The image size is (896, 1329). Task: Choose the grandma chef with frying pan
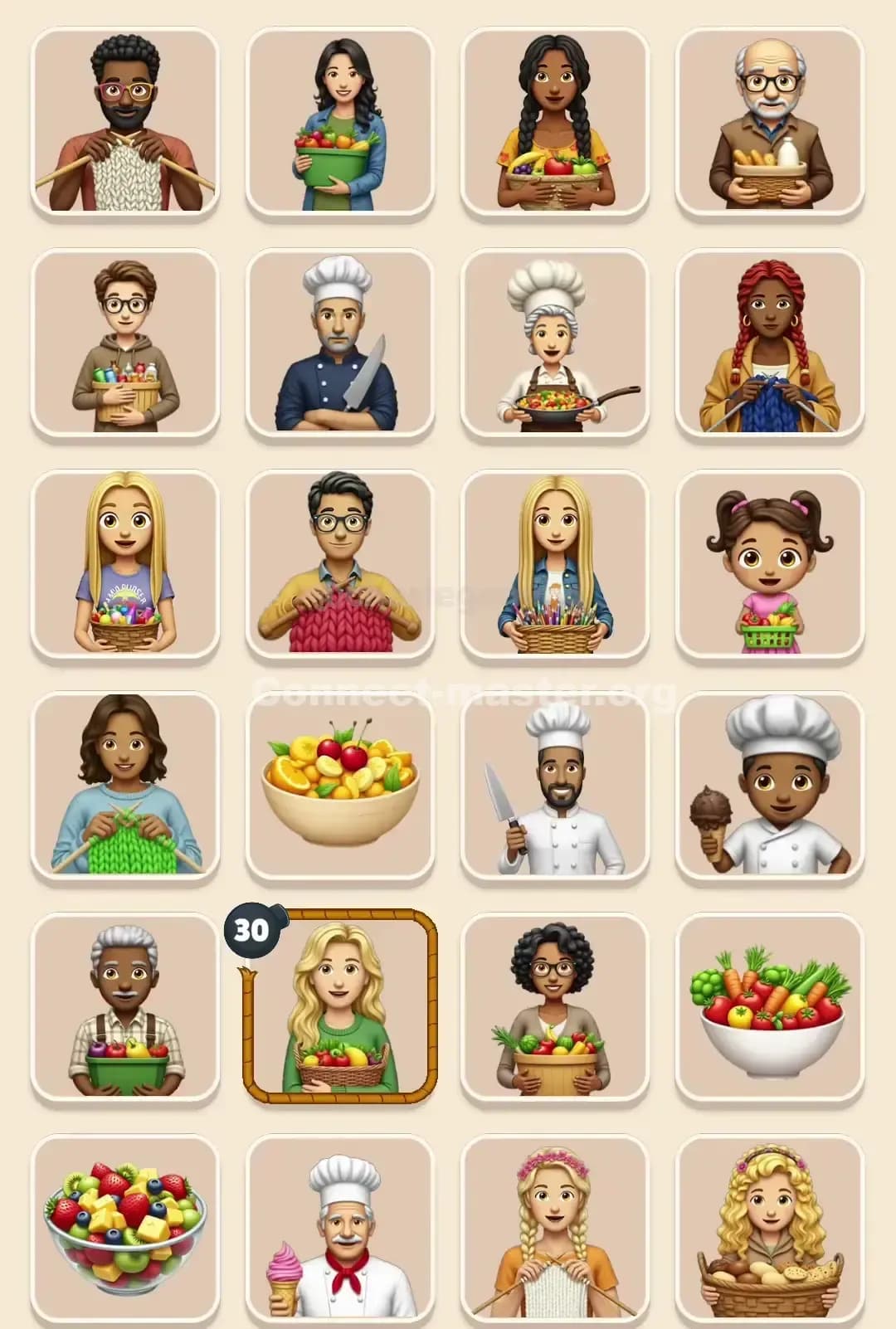554,343
